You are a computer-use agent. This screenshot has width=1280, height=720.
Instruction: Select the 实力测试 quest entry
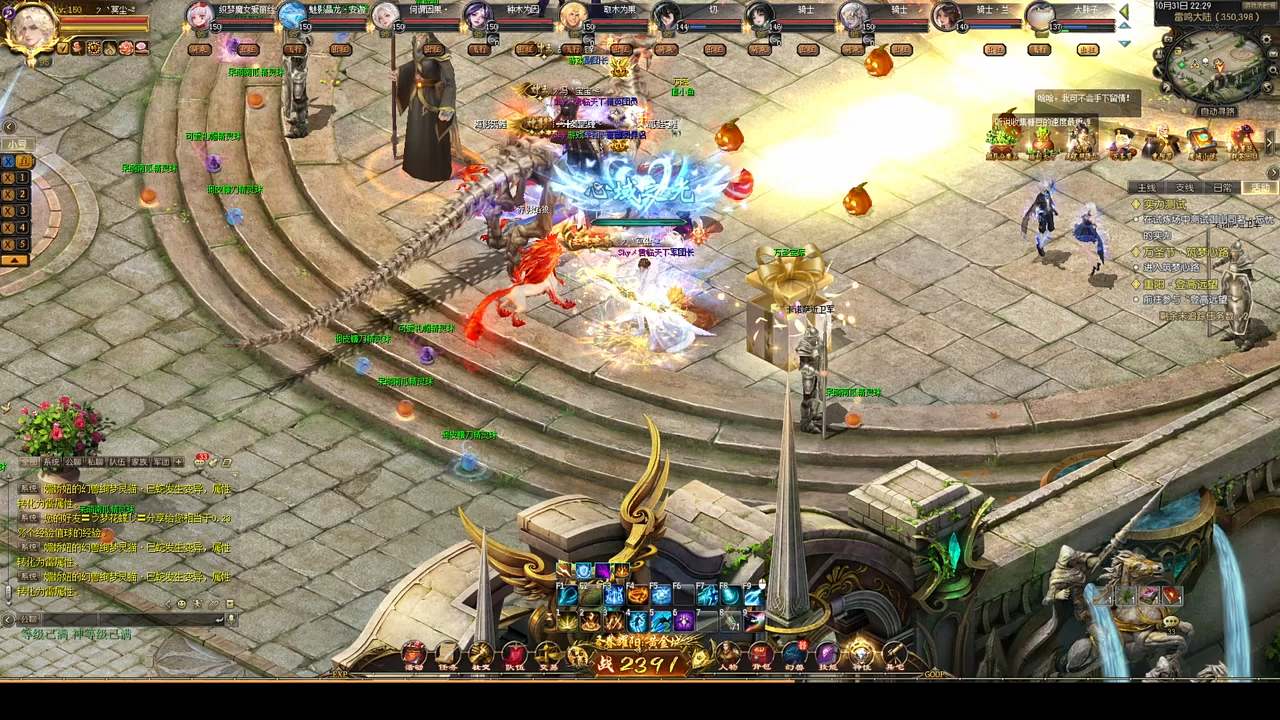tap(1163, 204)
